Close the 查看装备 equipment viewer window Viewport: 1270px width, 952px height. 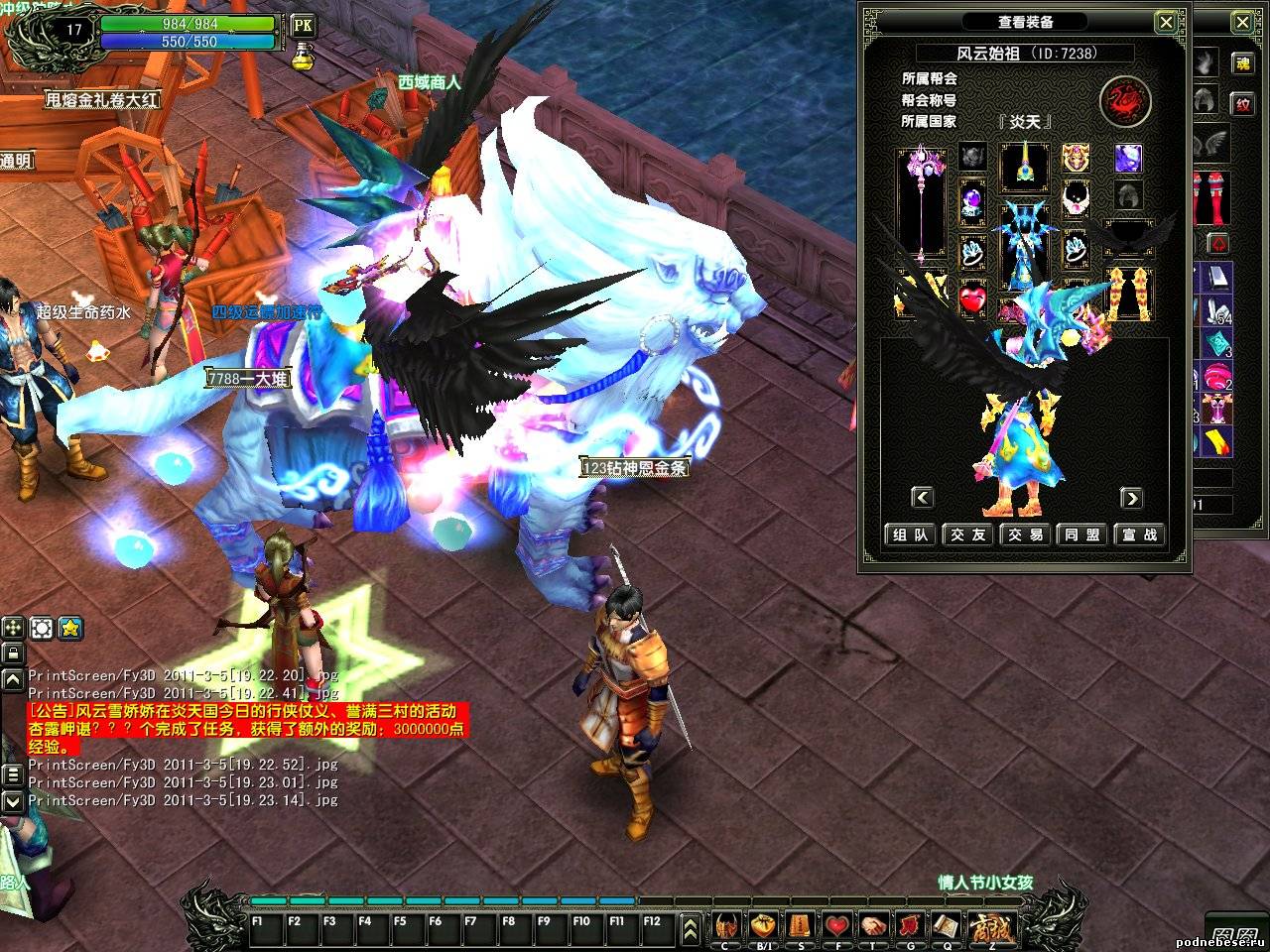tap(1168, 22)
